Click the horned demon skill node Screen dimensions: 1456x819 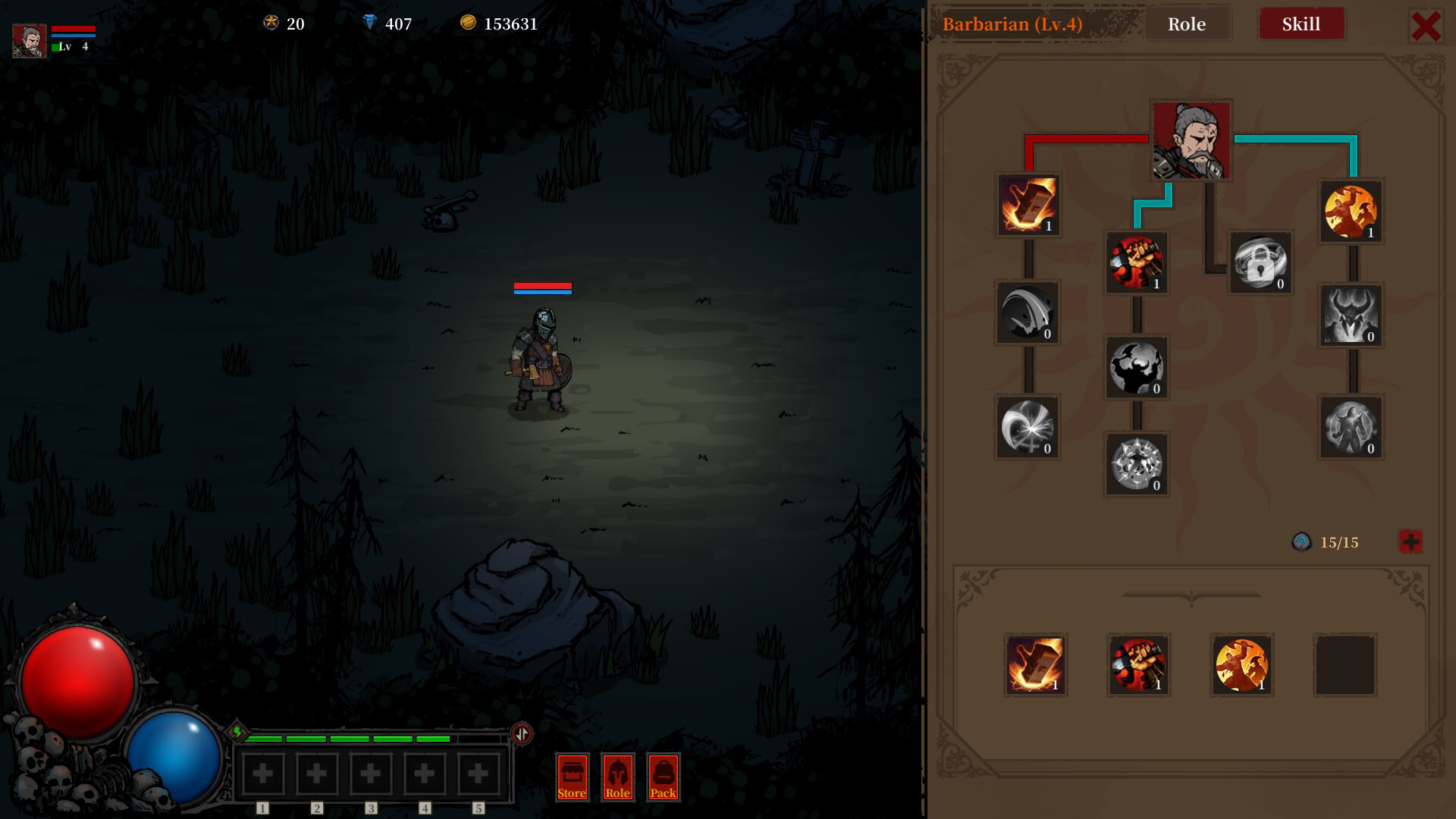tap(1350, 315)
